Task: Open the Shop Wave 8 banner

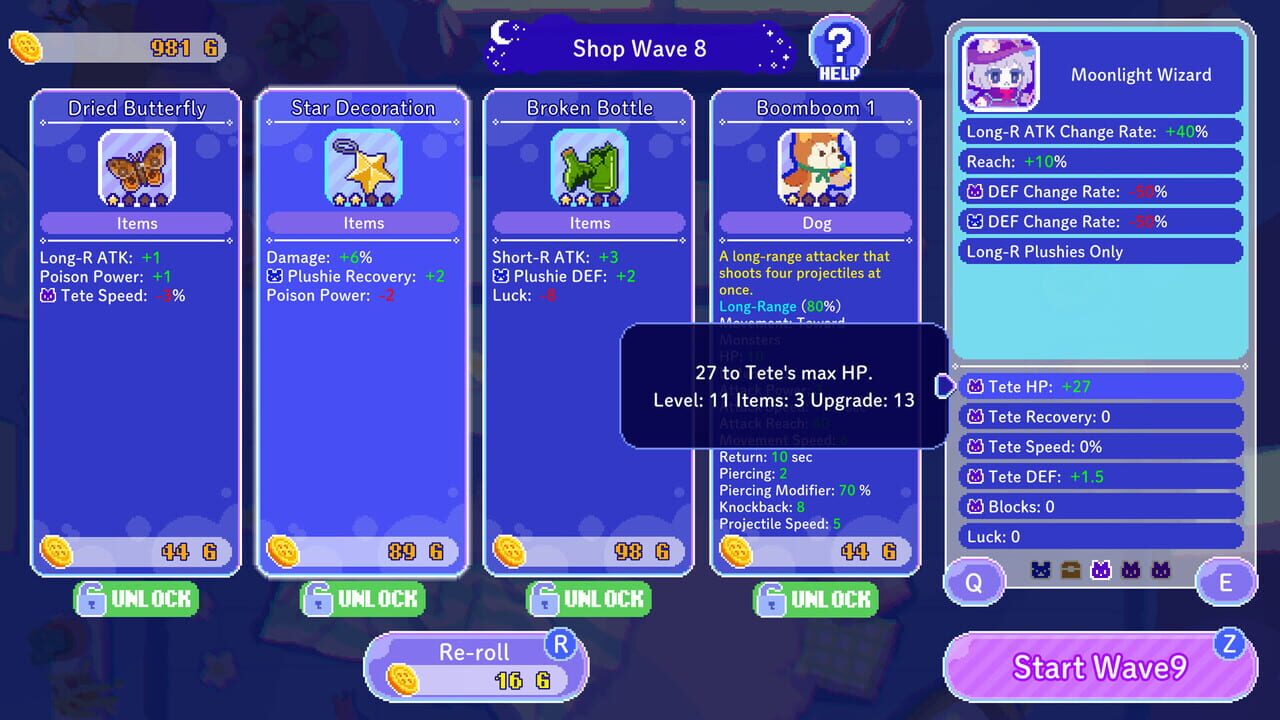Action: pos(639,48)
